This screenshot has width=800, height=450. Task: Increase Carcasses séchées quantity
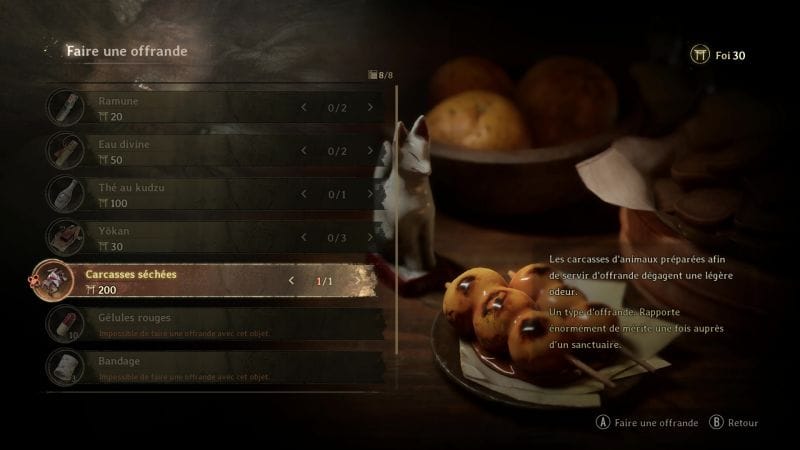(358, 281)
